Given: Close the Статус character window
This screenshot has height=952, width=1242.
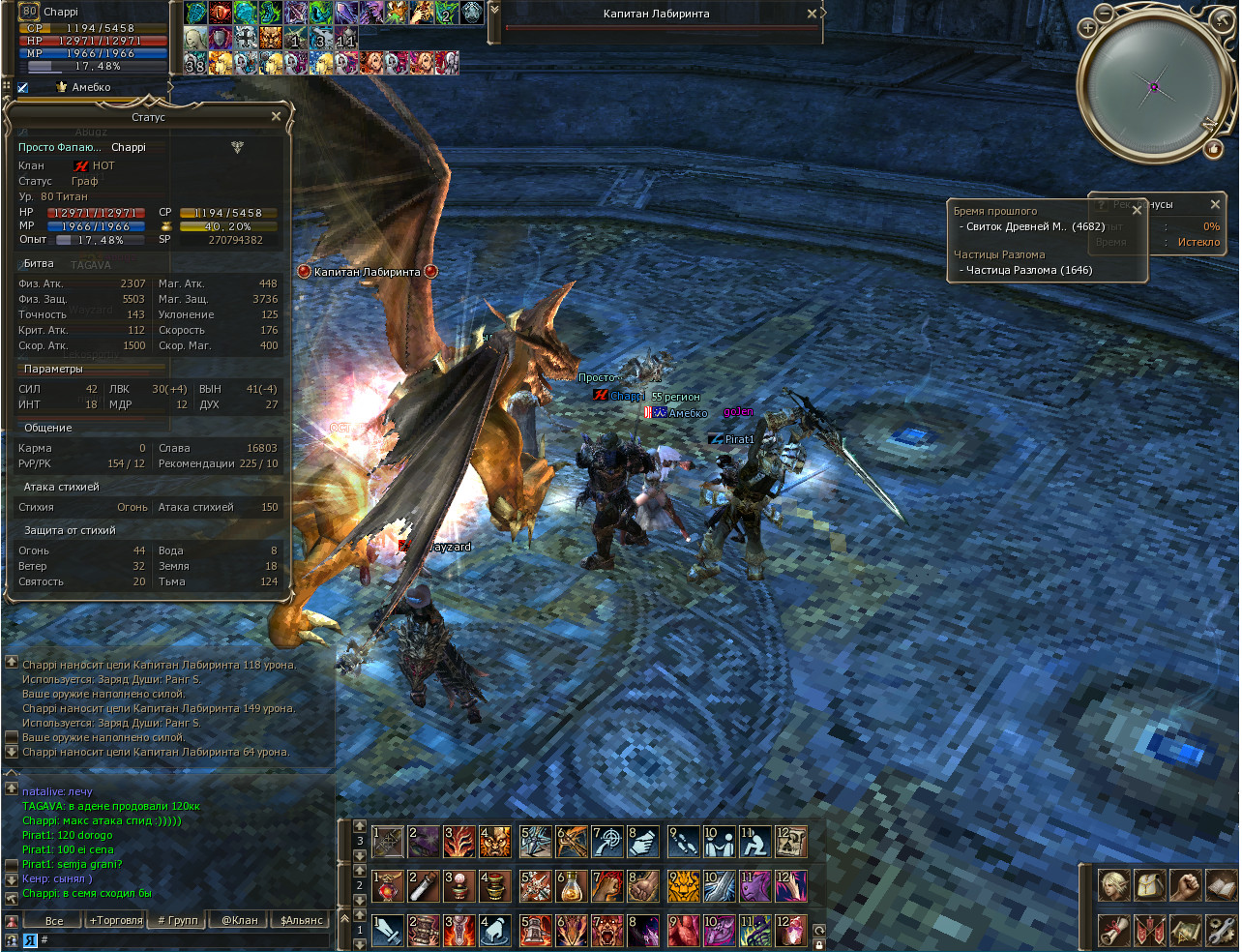Looking at the screenshot, I should (x=276, y=117).
